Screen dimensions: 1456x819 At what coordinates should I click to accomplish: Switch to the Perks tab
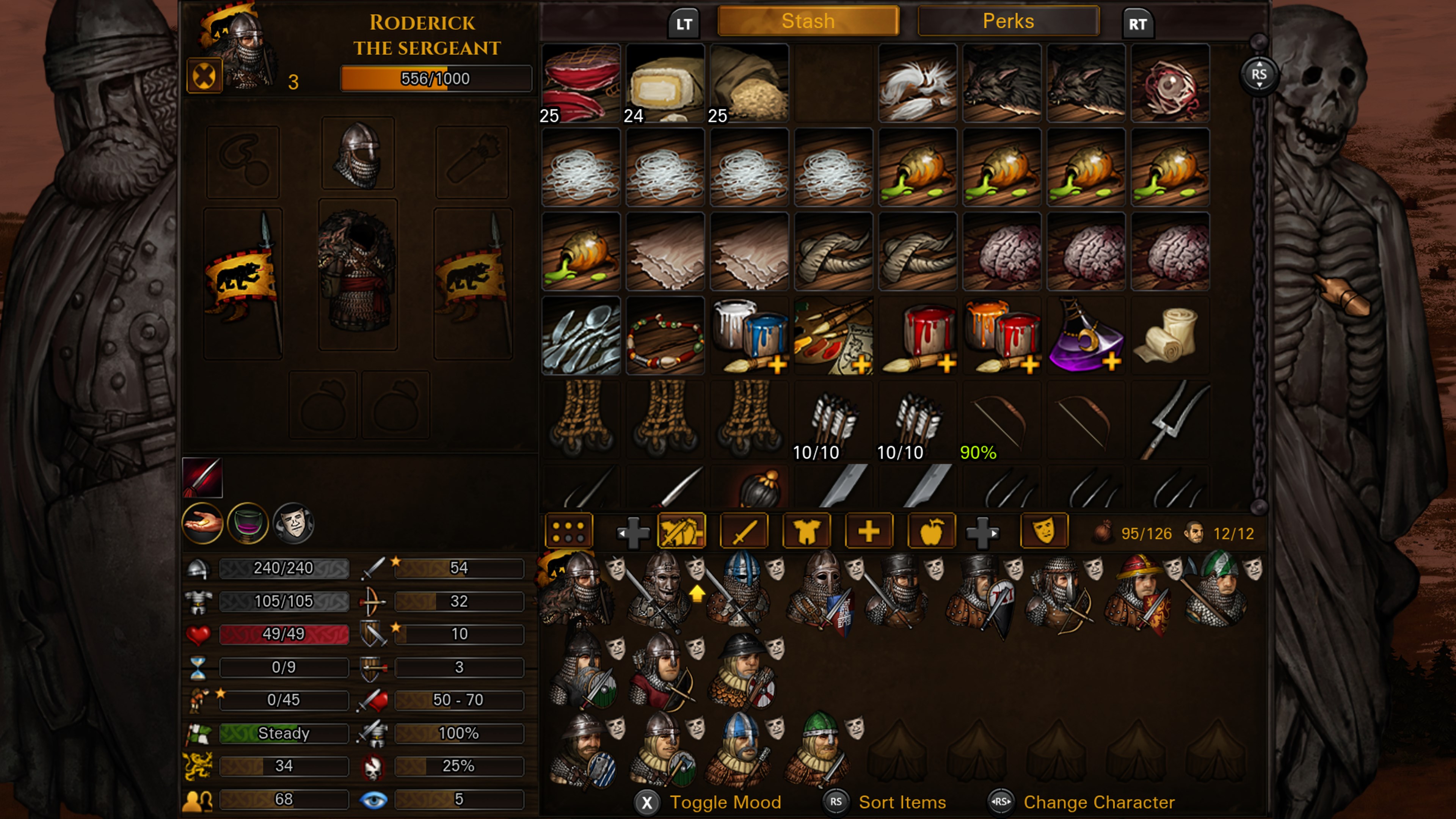(x=1008, y=22)
